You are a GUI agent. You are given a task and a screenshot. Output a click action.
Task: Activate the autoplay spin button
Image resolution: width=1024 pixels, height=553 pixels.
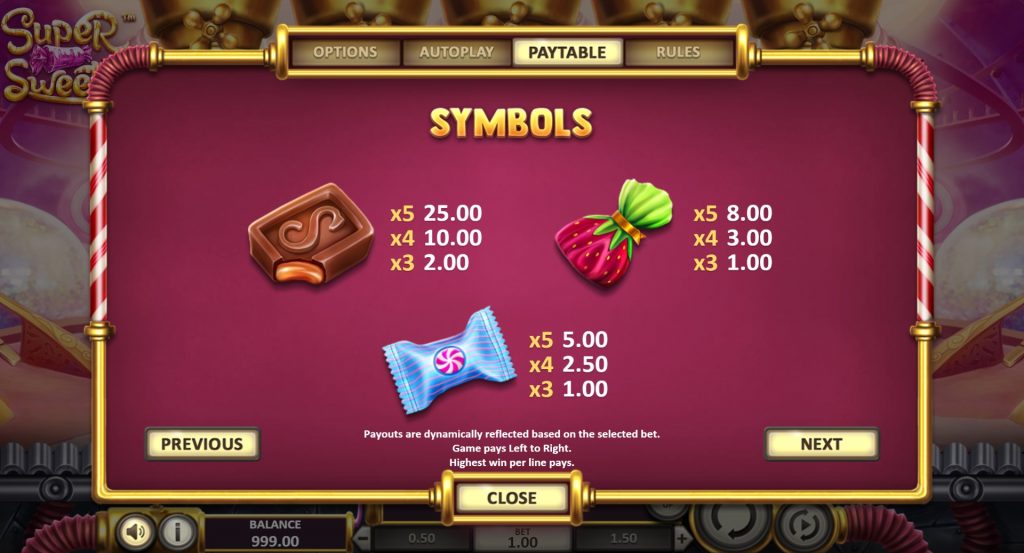click(x=804, y=525)
